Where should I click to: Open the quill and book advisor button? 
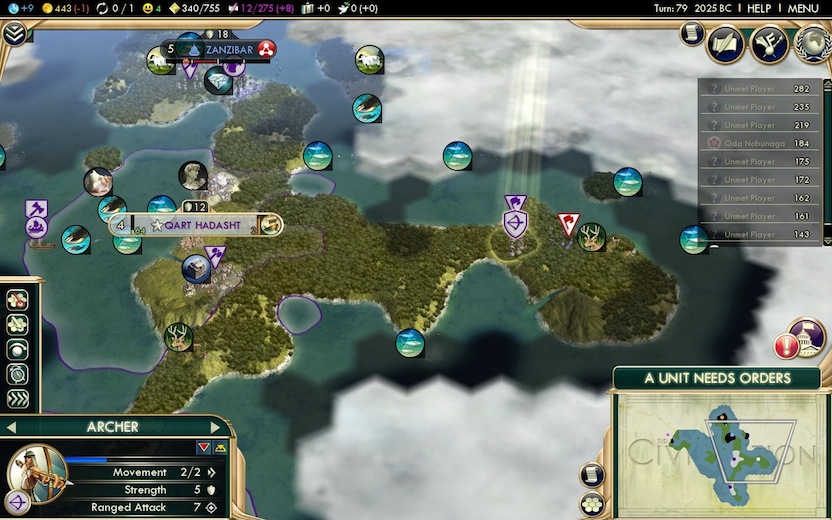click(x=724, y=43)
